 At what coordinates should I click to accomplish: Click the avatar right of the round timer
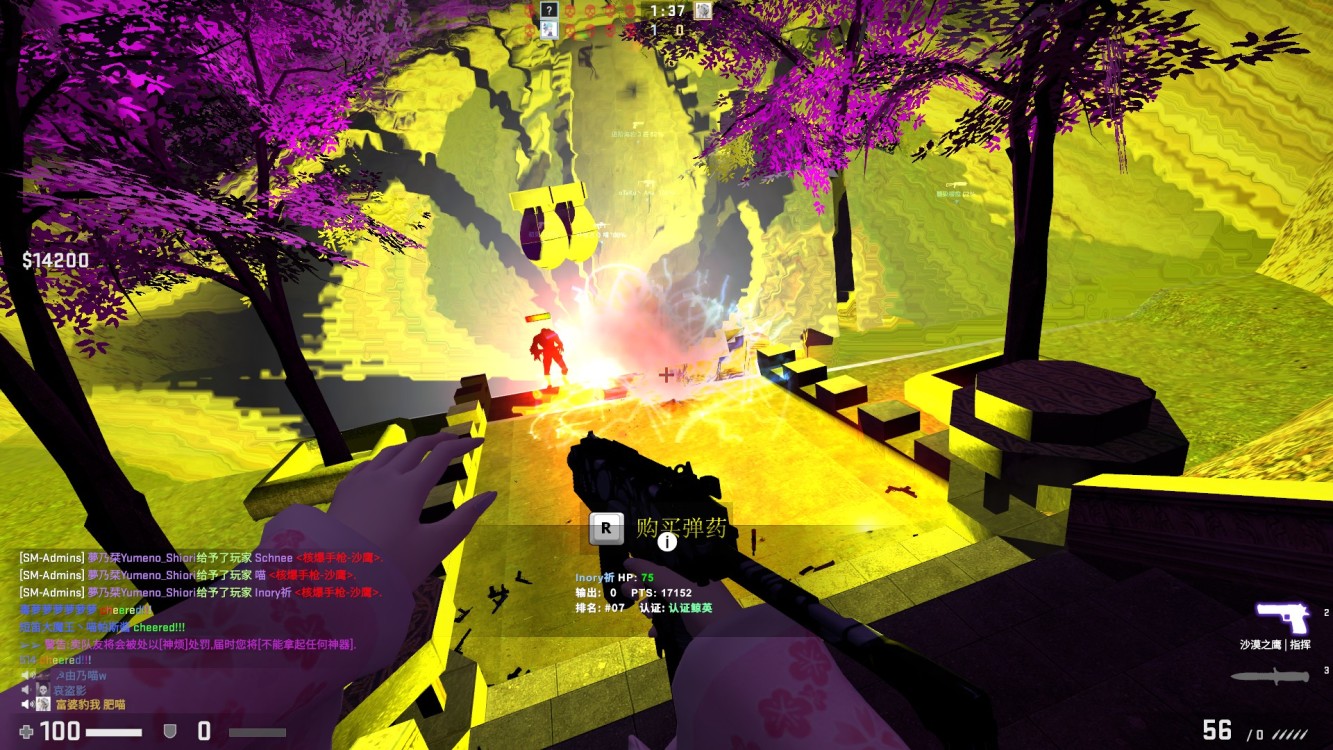[x=704, y=10]
